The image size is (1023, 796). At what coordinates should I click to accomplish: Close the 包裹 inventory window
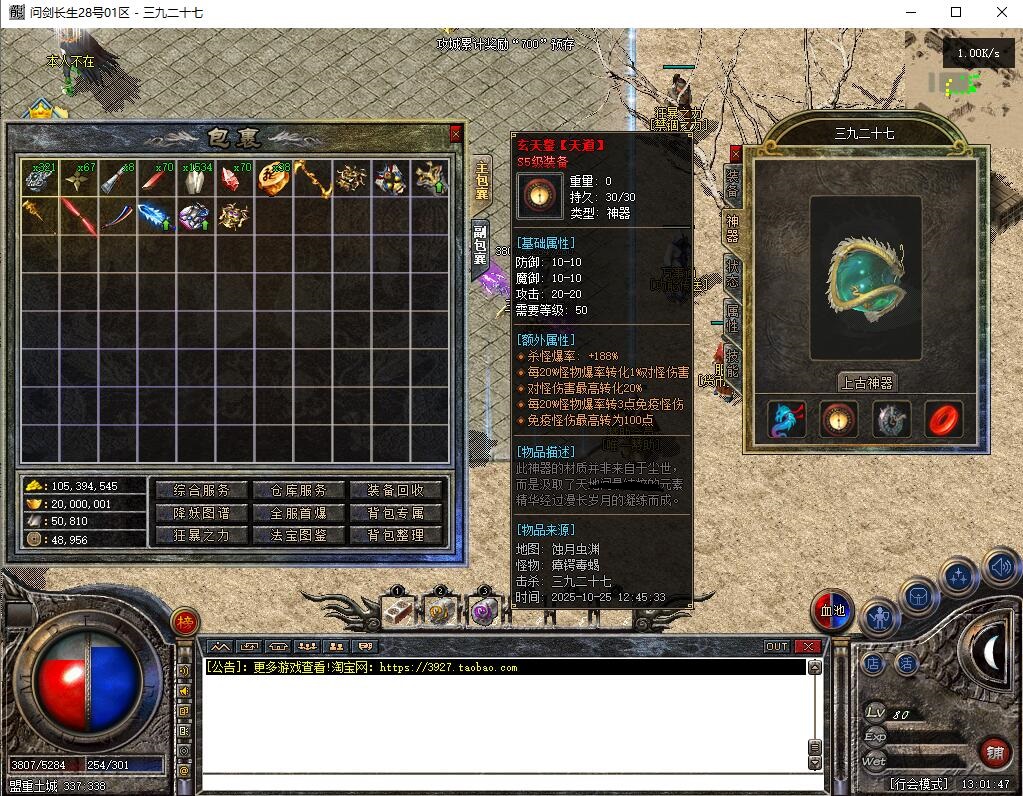[x=456, y=133]
